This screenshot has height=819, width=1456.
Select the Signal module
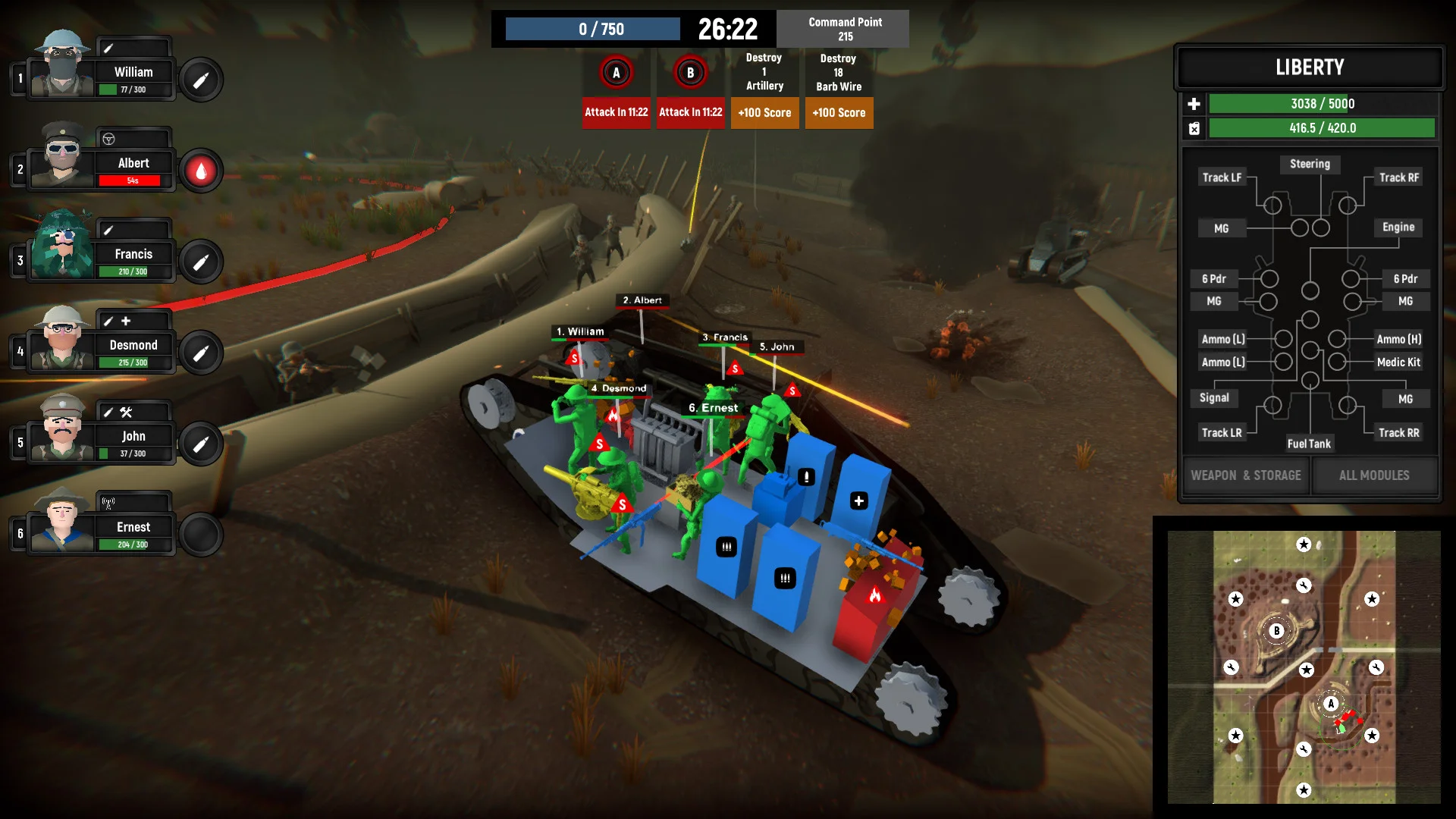(x=1214, y=398)
